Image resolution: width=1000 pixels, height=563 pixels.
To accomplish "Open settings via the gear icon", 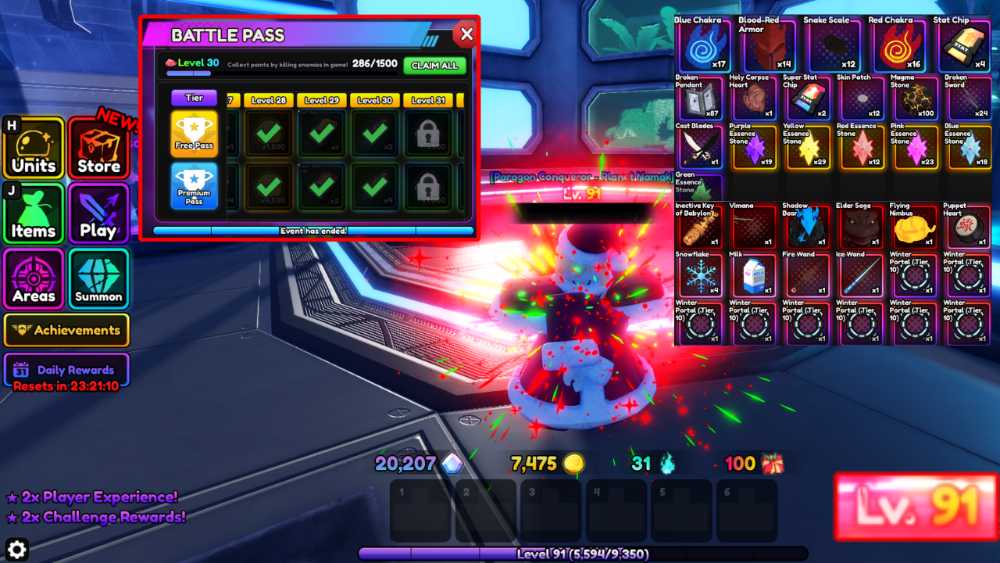I will click(x=17, y=548).
